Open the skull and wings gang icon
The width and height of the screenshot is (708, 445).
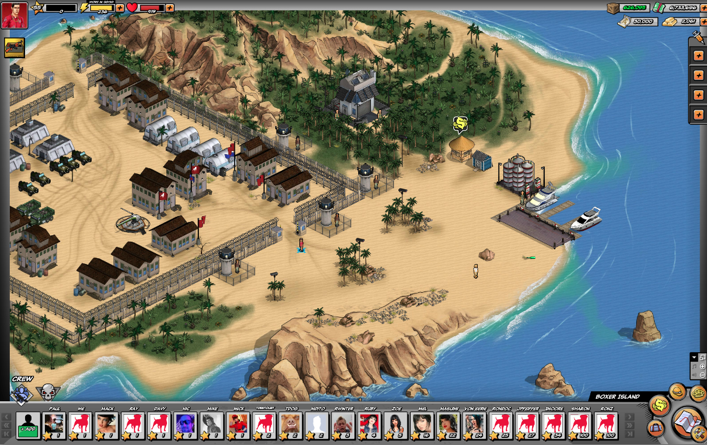point(48,392)
